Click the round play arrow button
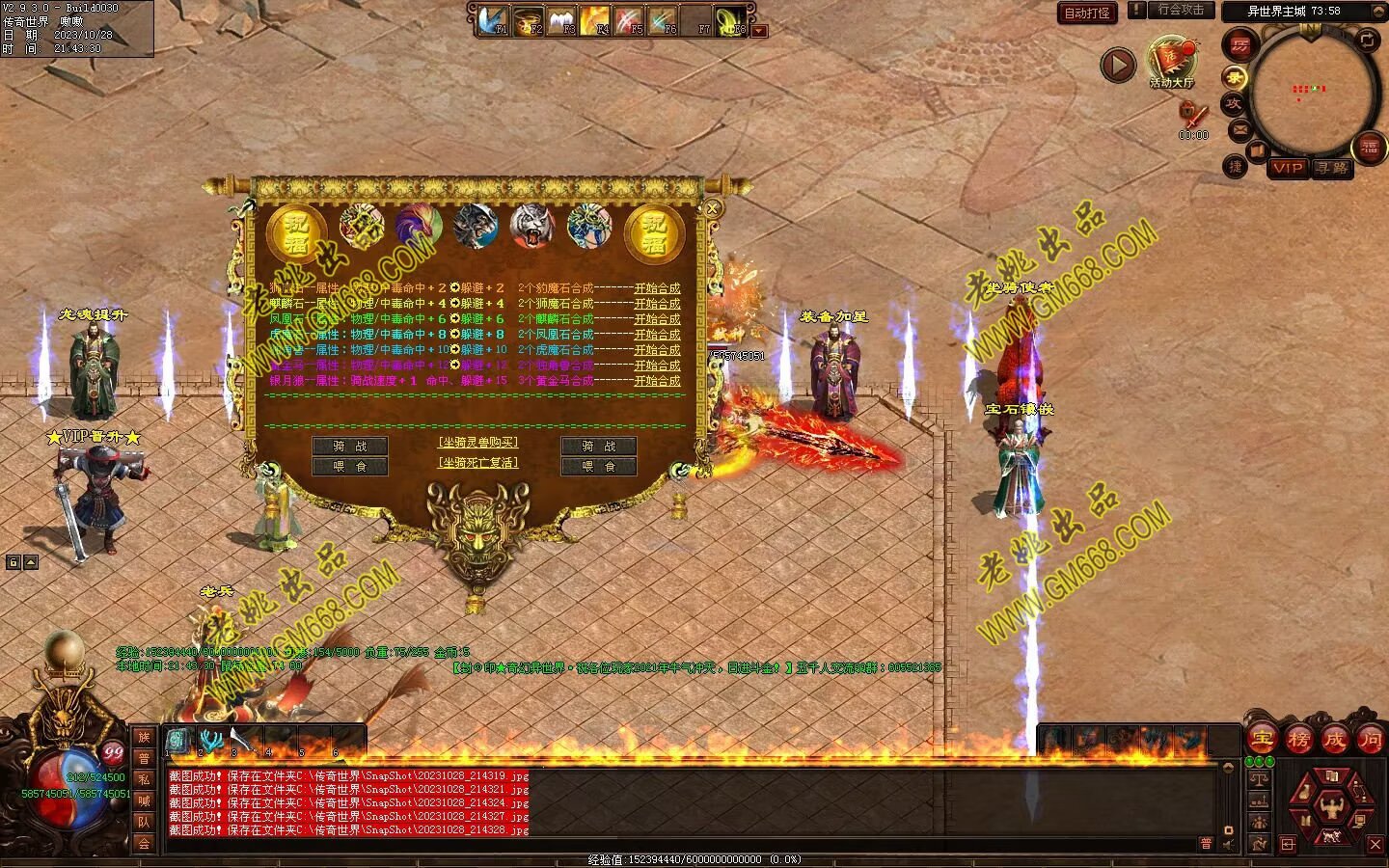Viewport: 1389px width, 868px height. point(1118,66)
